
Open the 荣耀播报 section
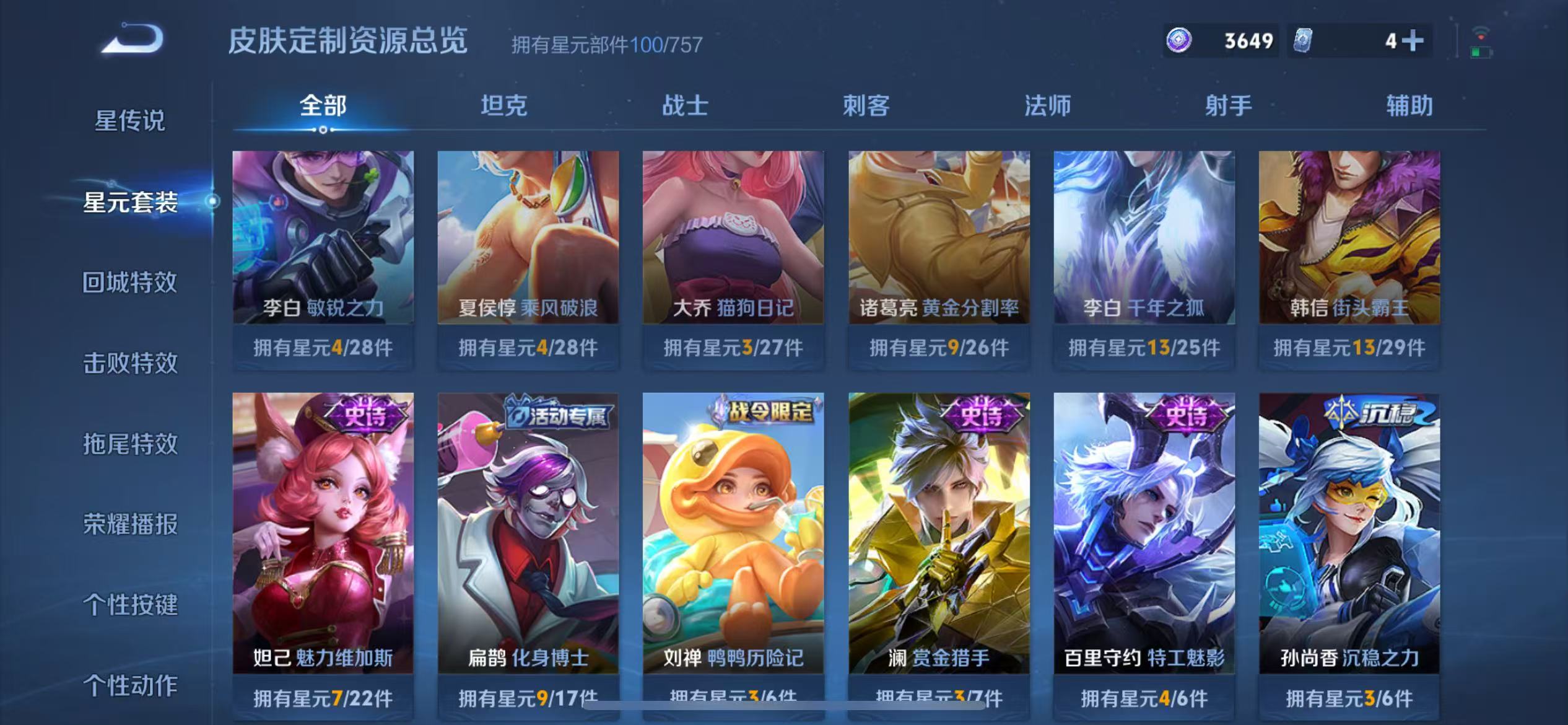tap(129, 524)
